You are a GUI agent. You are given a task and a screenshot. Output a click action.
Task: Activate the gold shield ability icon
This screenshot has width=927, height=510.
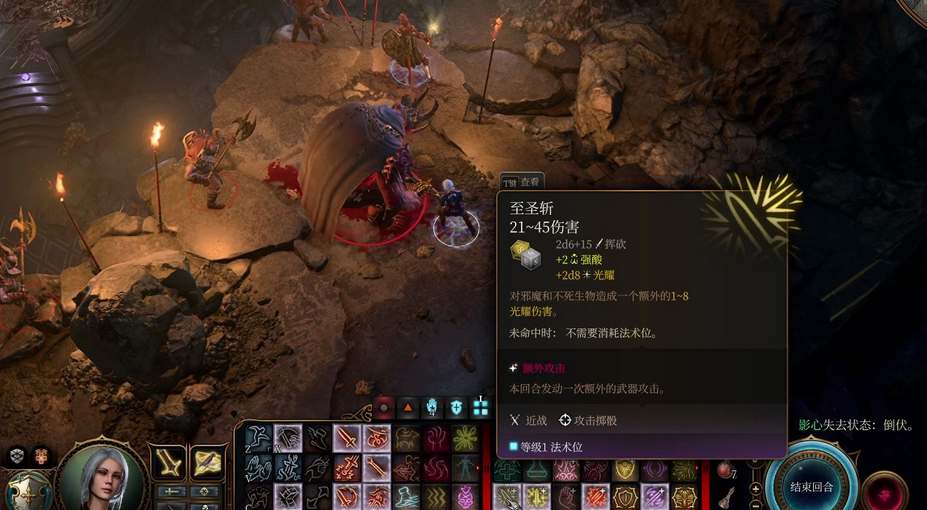click(x=625, y=470)
